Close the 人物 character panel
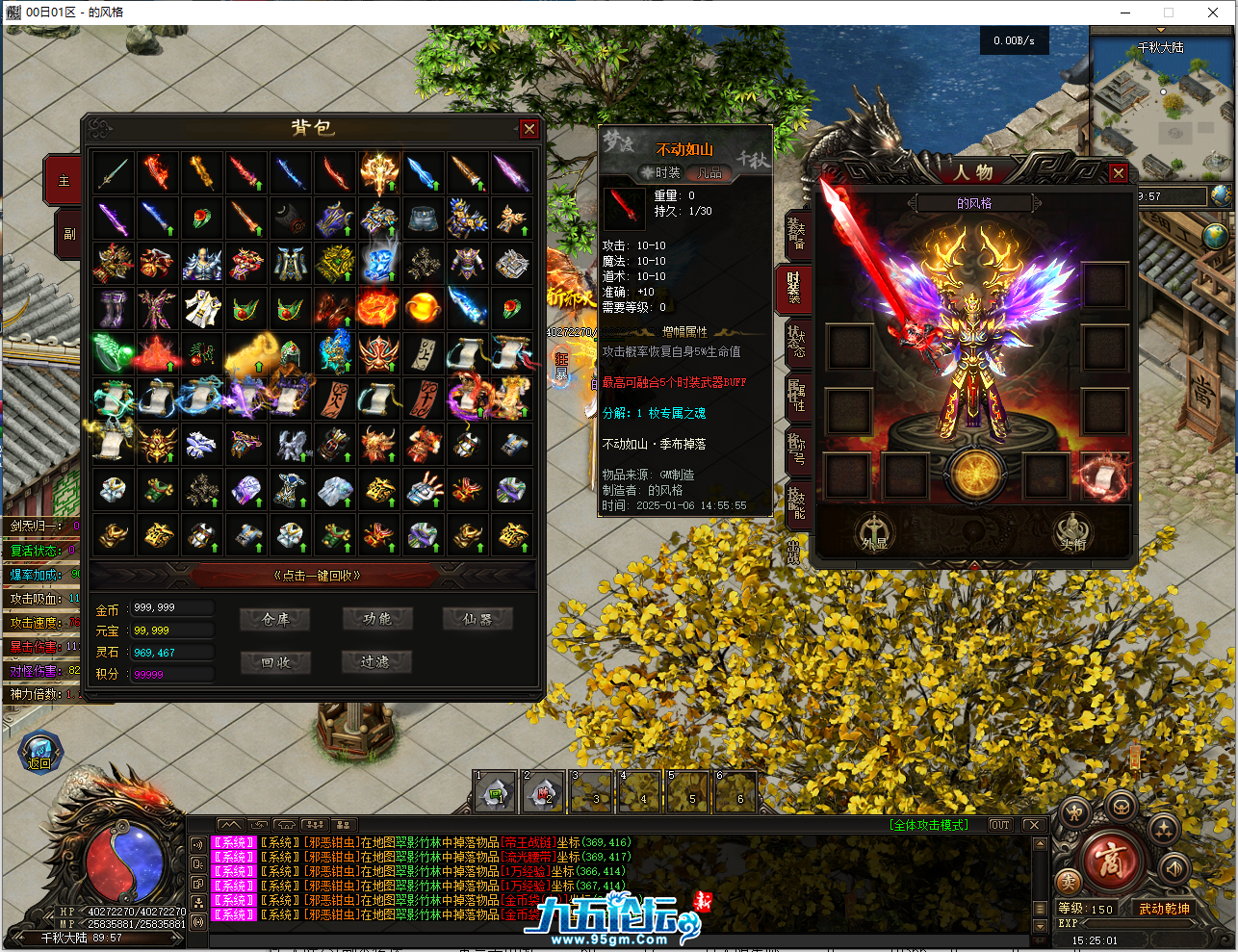The width and height of the screenshot is (1238, 952). [x=1118, y=173]
